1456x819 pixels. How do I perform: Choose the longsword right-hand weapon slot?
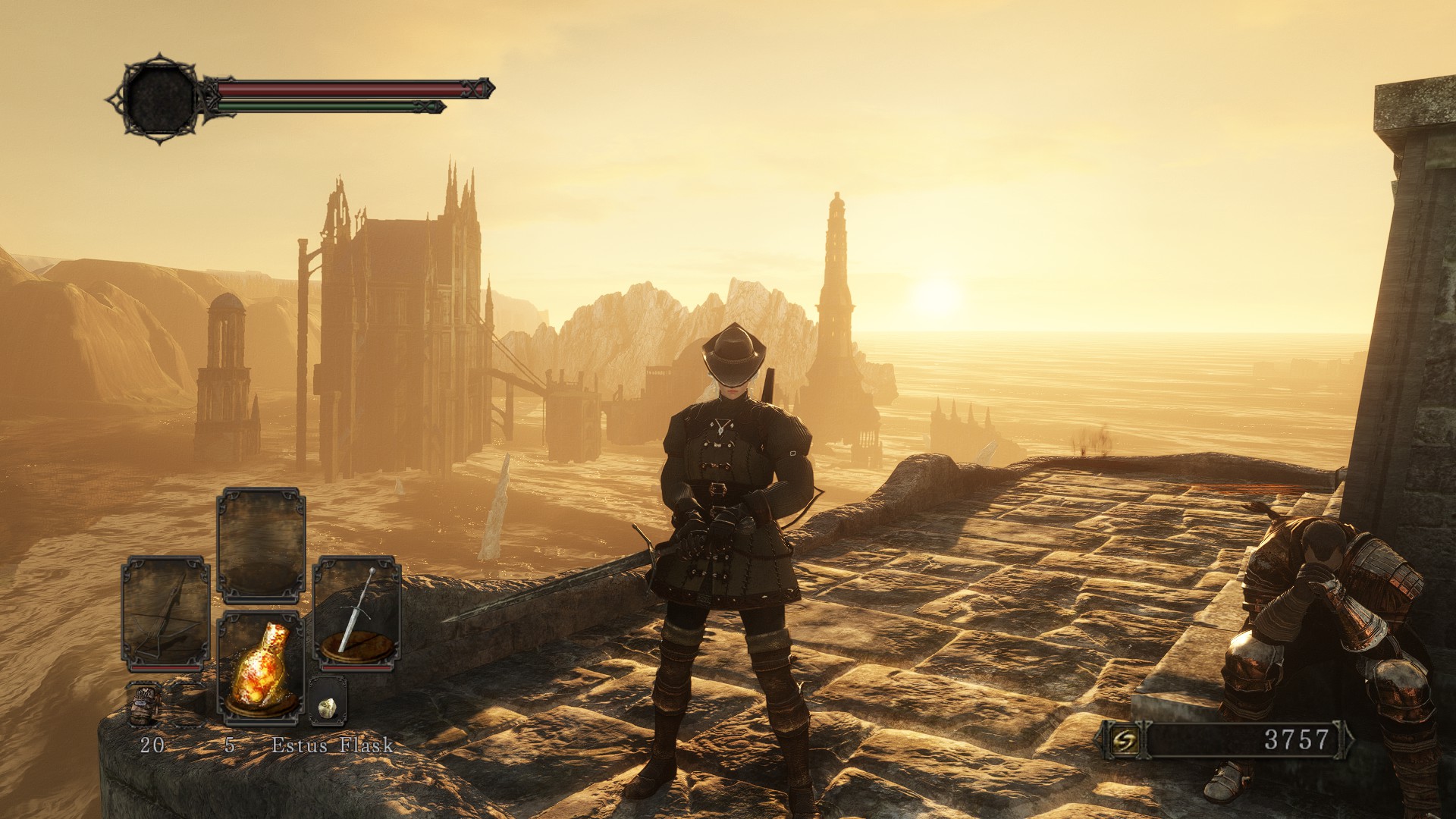coord(357,613)
